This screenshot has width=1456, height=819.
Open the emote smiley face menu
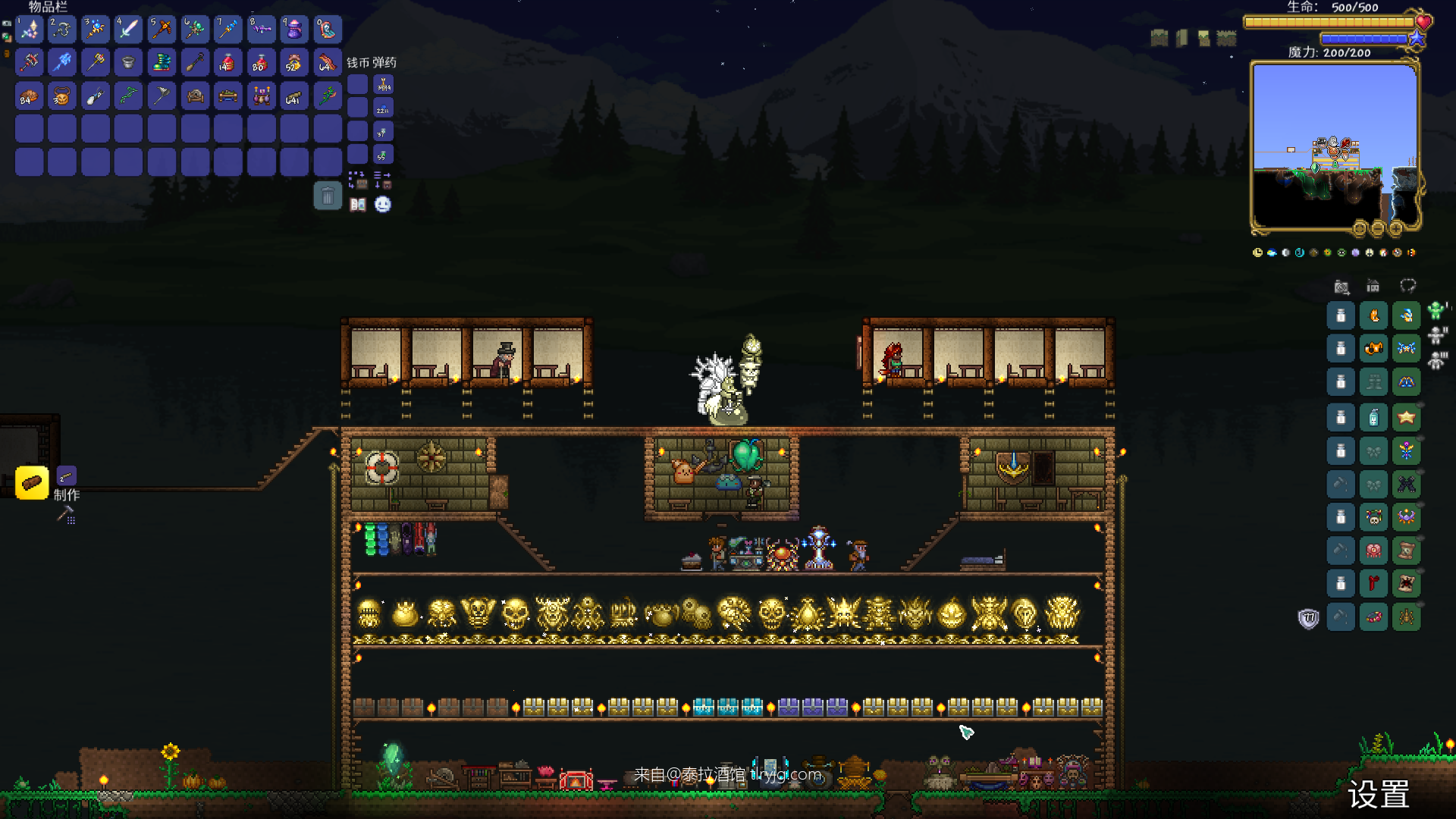[x=383, y=205]
